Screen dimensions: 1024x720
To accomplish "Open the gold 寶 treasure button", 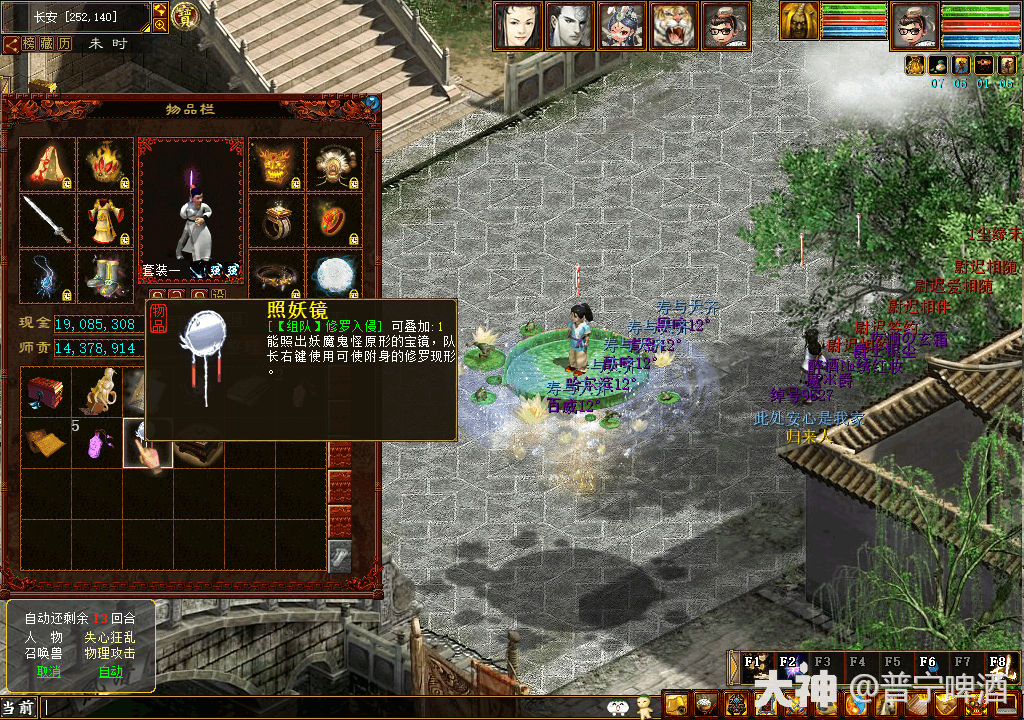I will coord(185,15).
